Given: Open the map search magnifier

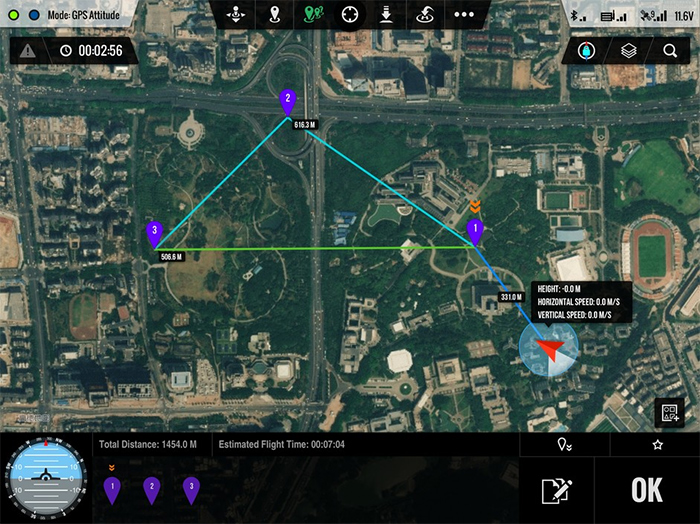Looking at the screenshot, I should pyautogui.click(x=670, y=50).
